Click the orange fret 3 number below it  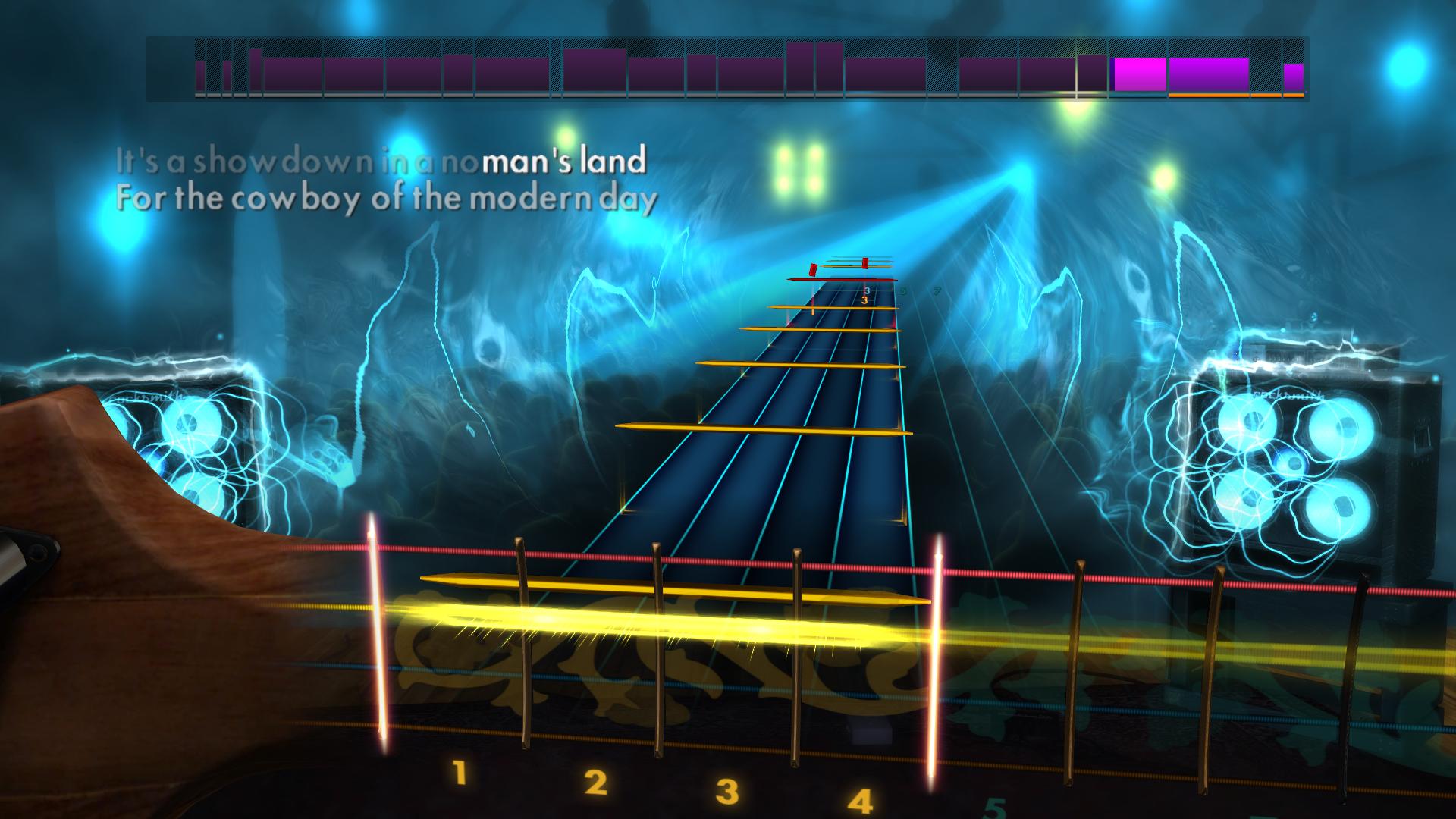864,301
